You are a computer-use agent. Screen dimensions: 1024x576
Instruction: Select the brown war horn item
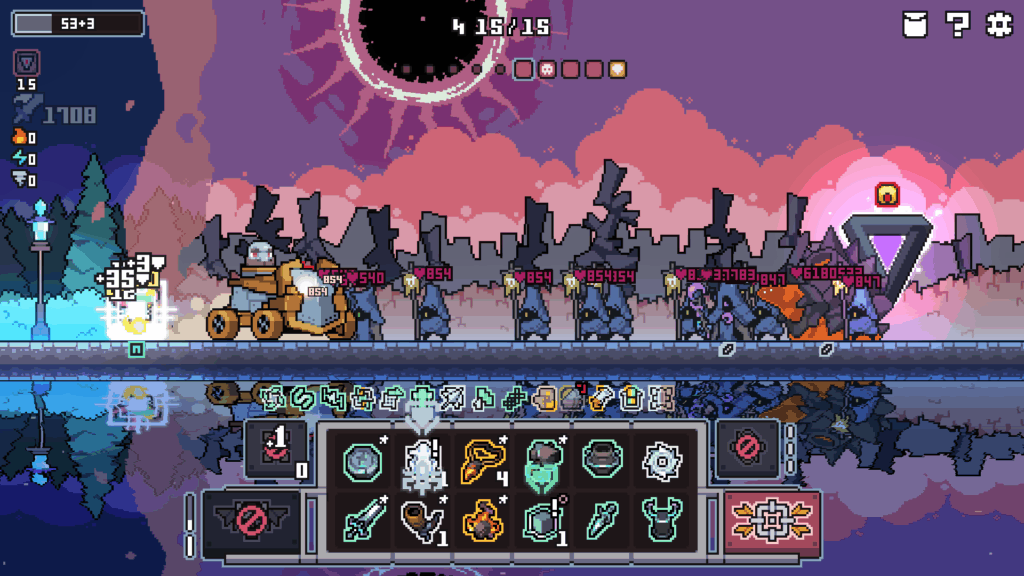(422, 521)
